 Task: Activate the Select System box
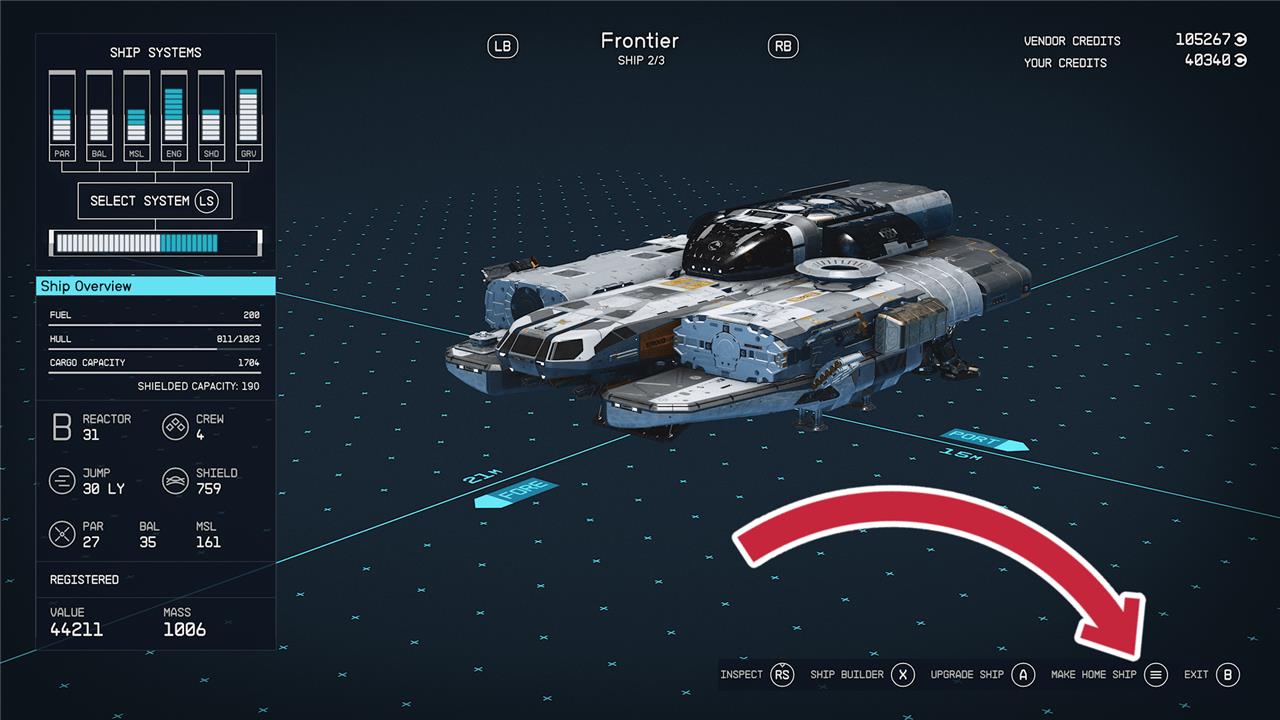155,201
